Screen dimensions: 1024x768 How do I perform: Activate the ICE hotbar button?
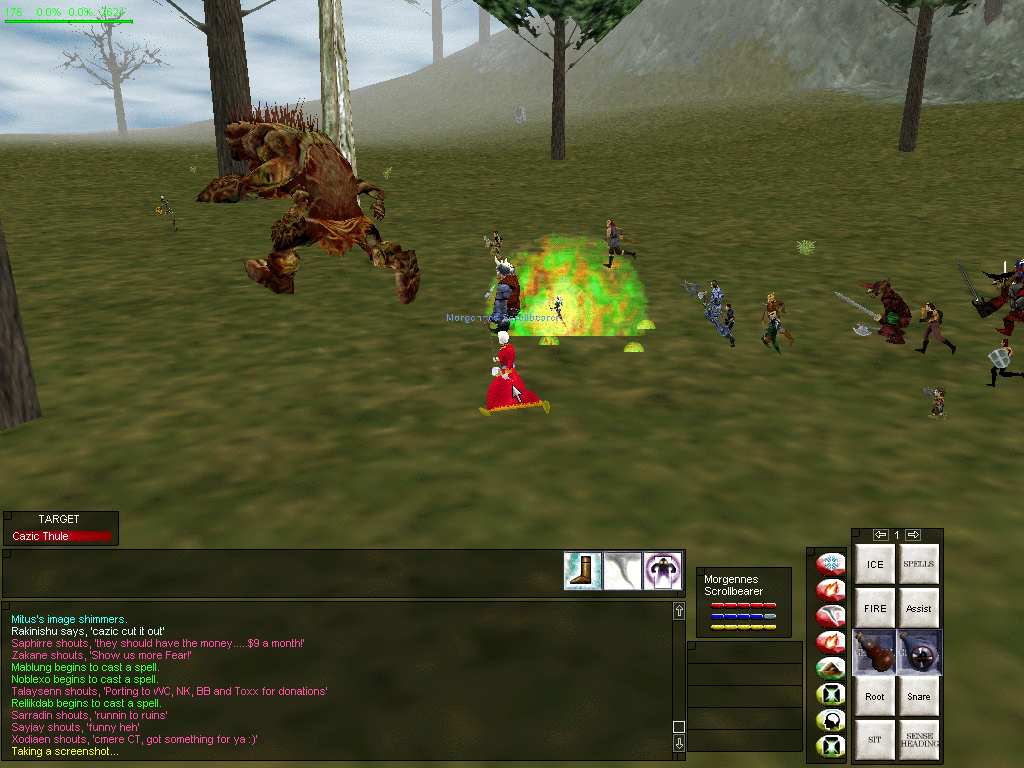click(x=875, y=565)
